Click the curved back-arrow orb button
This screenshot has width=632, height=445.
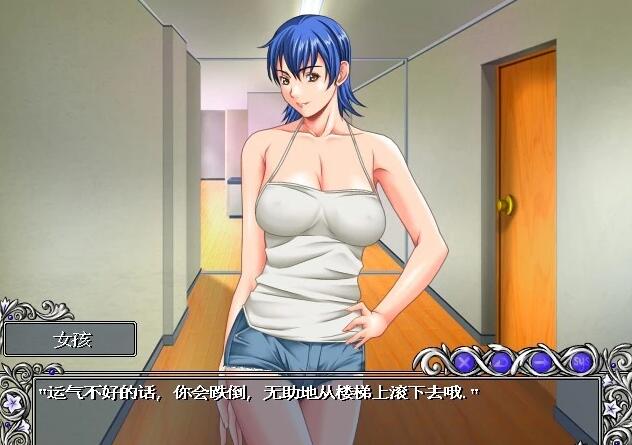tap(502, 360)
